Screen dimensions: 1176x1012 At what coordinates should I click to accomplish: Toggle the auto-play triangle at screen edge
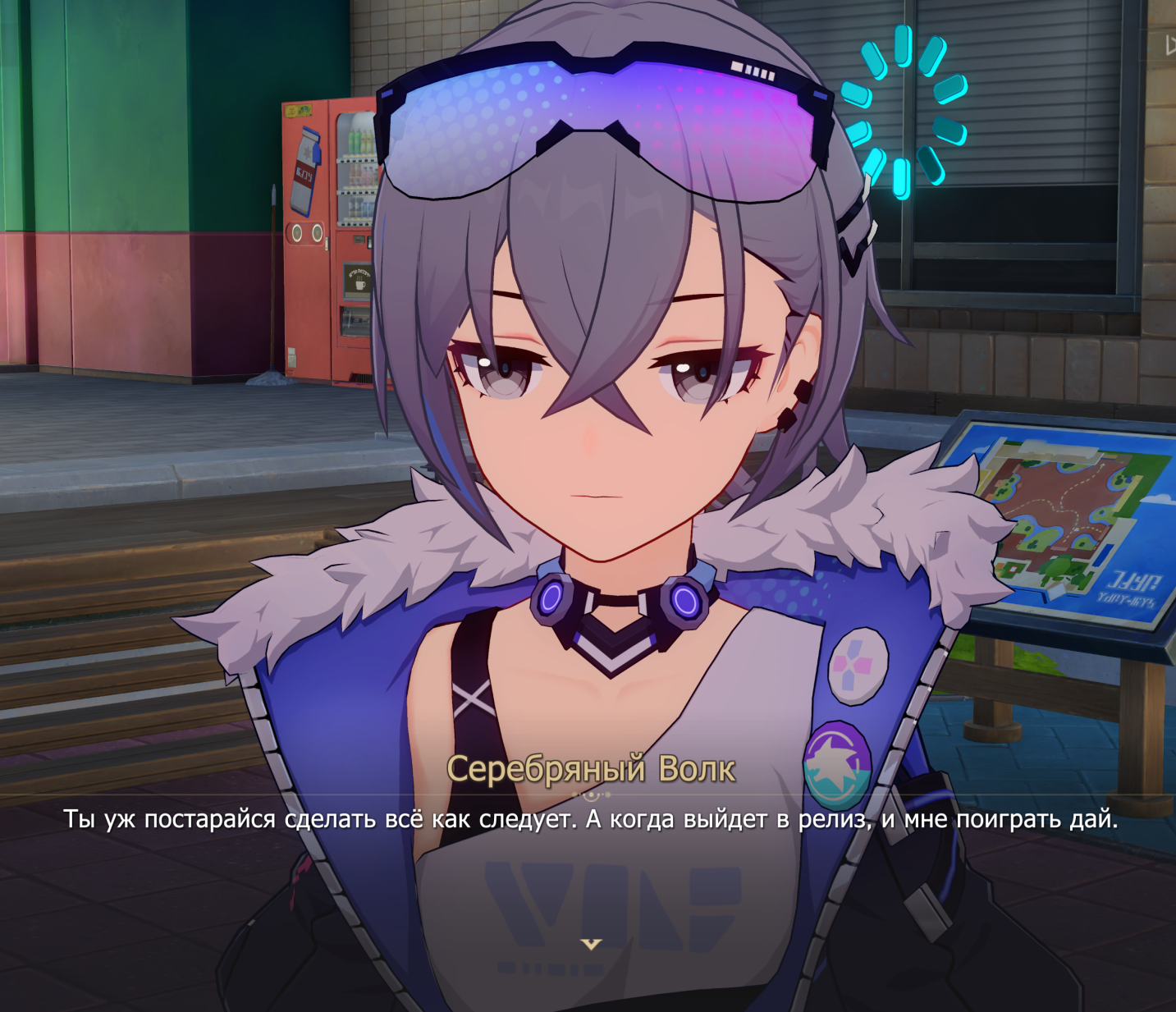click(1170, 46)
